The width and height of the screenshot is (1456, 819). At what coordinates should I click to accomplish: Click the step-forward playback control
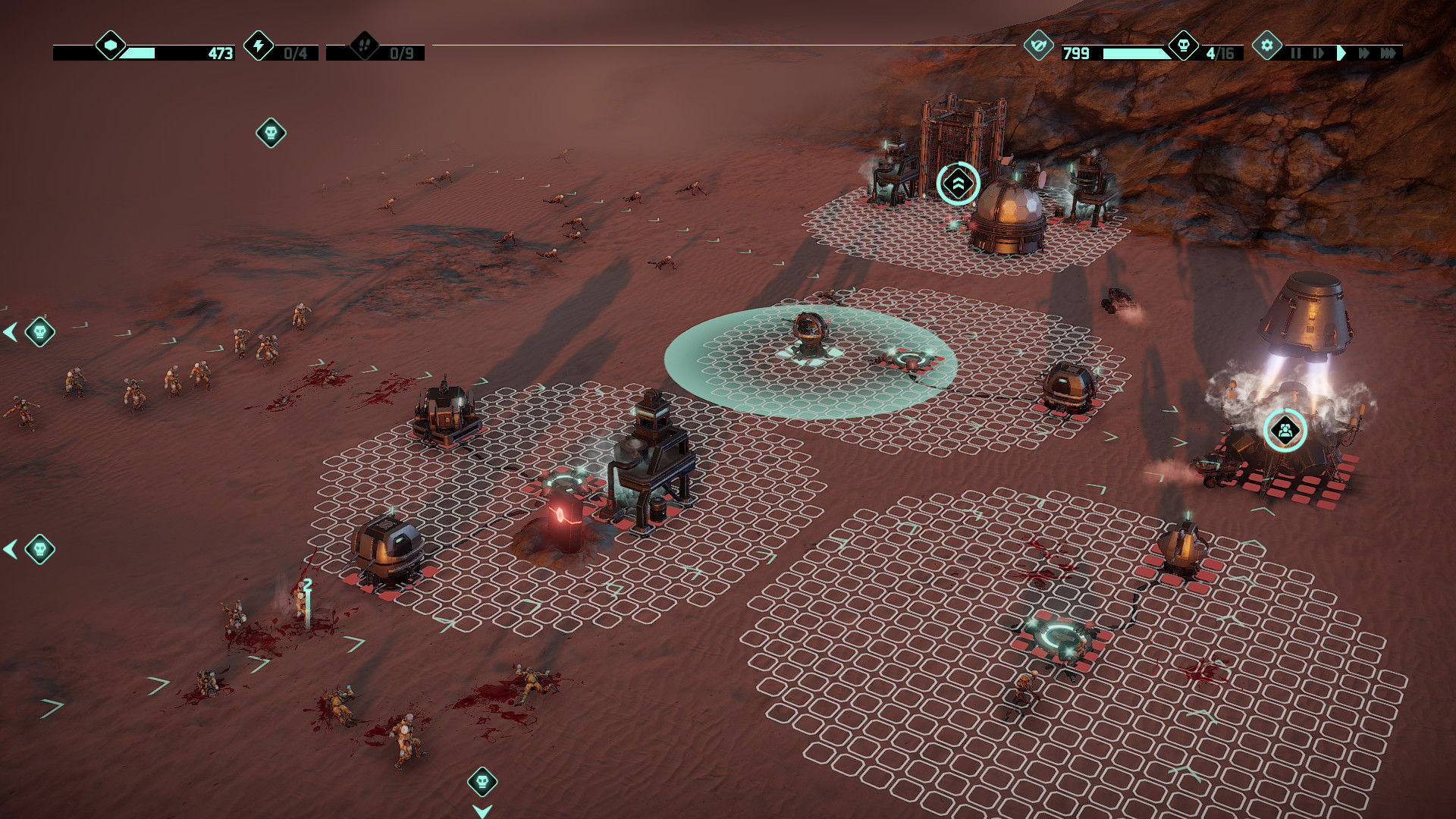click(1319, 53)
